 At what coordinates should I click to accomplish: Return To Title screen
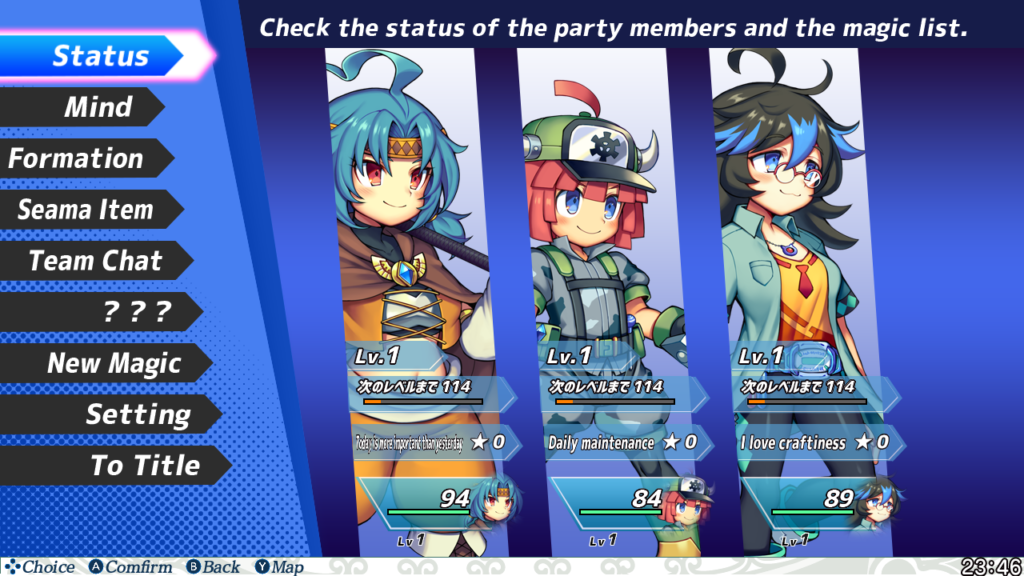coord(145,465)
